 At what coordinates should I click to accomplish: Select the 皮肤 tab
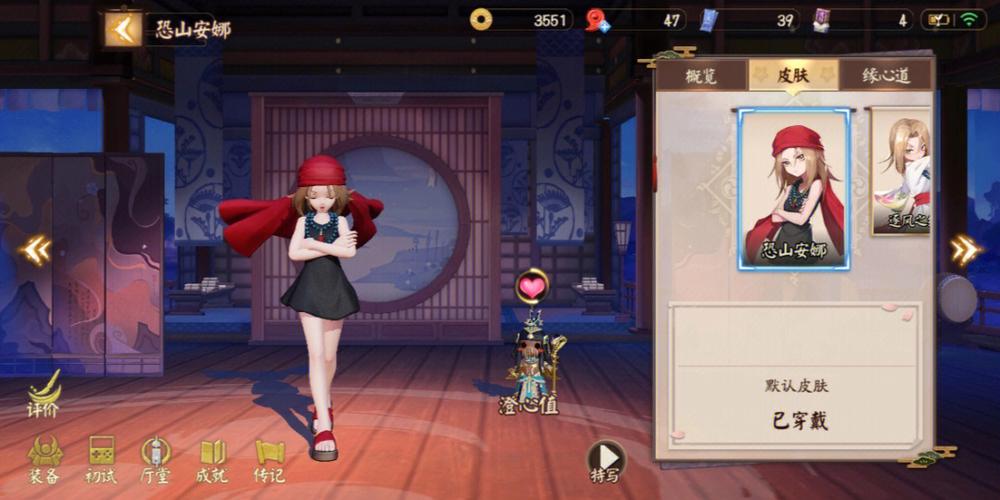tap(793, 76)
